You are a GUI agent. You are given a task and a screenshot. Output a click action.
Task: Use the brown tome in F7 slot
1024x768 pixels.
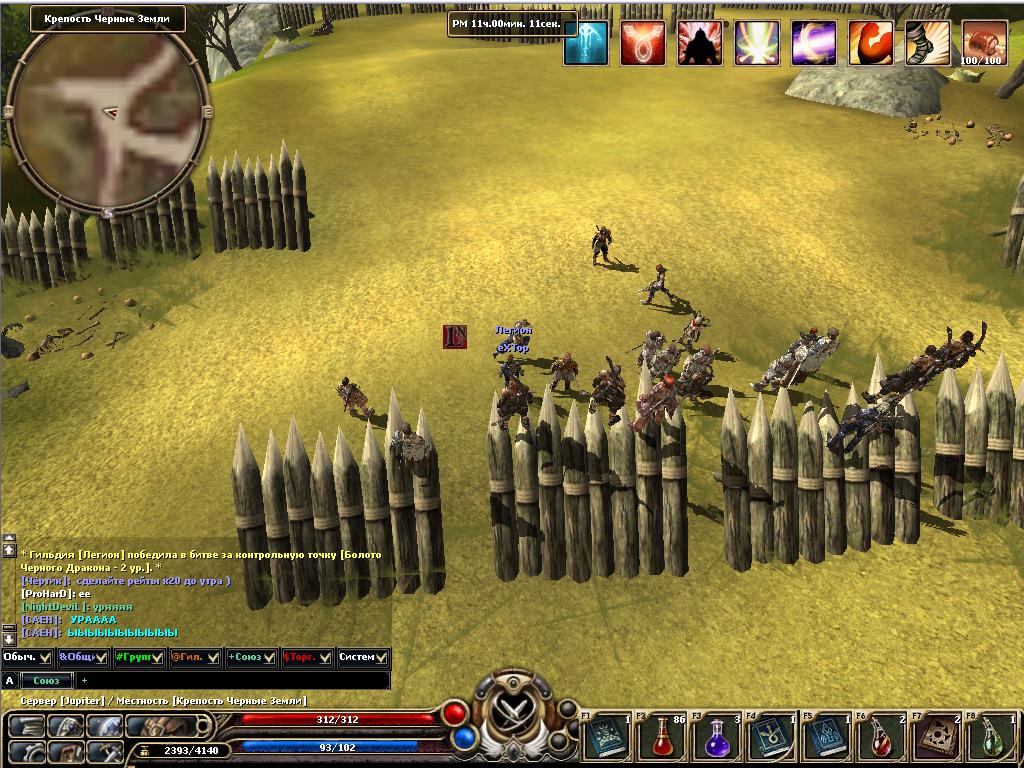[938, 737]
